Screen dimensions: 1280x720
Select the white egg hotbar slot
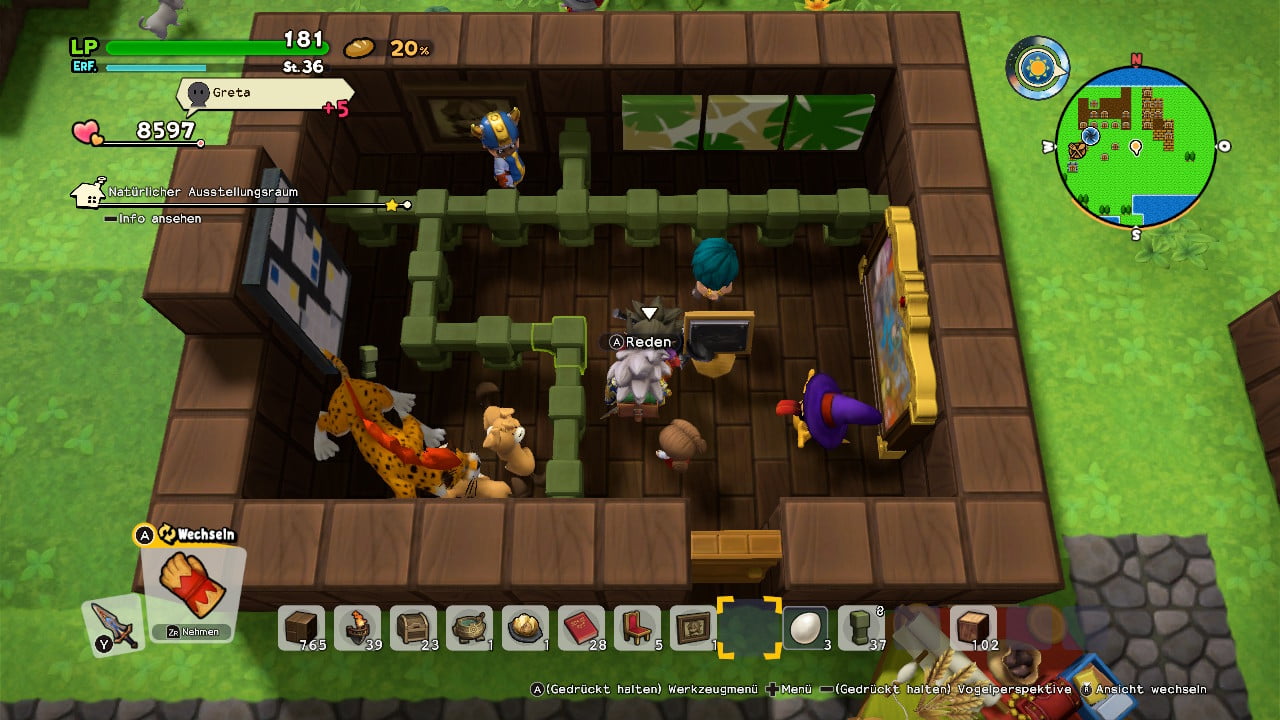coord(805,627)
